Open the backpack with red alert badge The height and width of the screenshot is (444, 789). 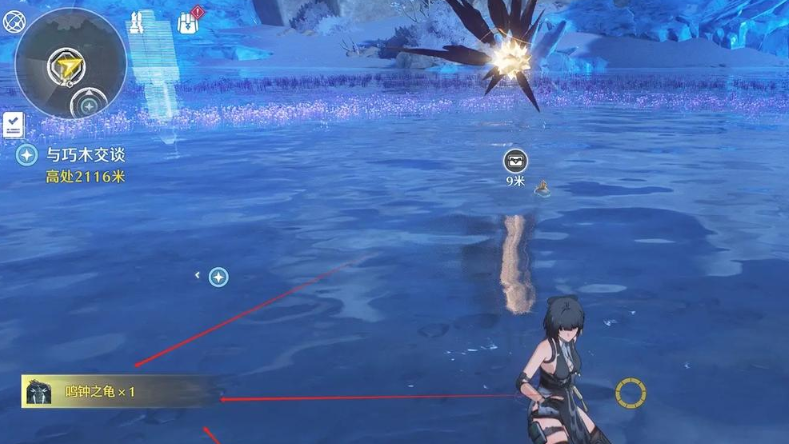pos(189,21)
